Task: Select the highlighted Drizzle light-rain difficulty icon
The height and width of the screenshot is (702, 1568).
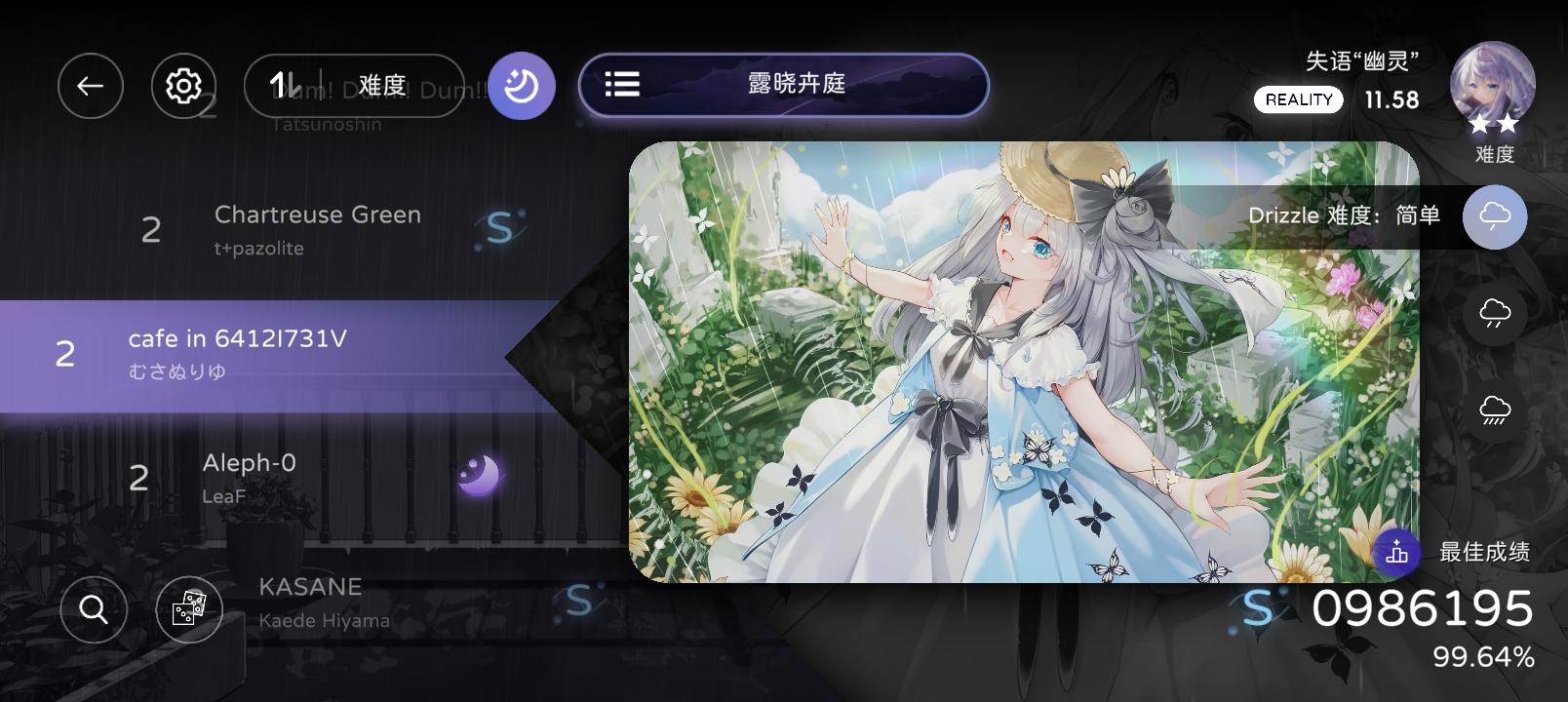Action: tap(1493, 216)
